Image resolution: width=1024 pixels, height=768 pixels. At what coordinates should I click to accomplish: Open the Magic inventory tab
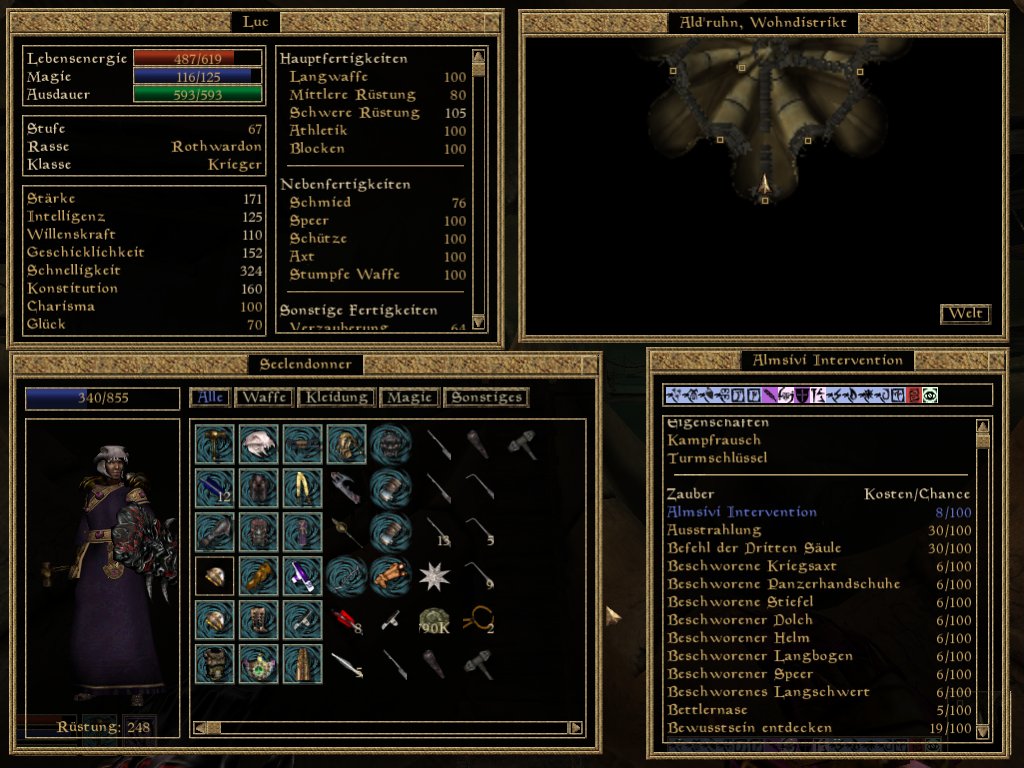click(x=409, y=398)
